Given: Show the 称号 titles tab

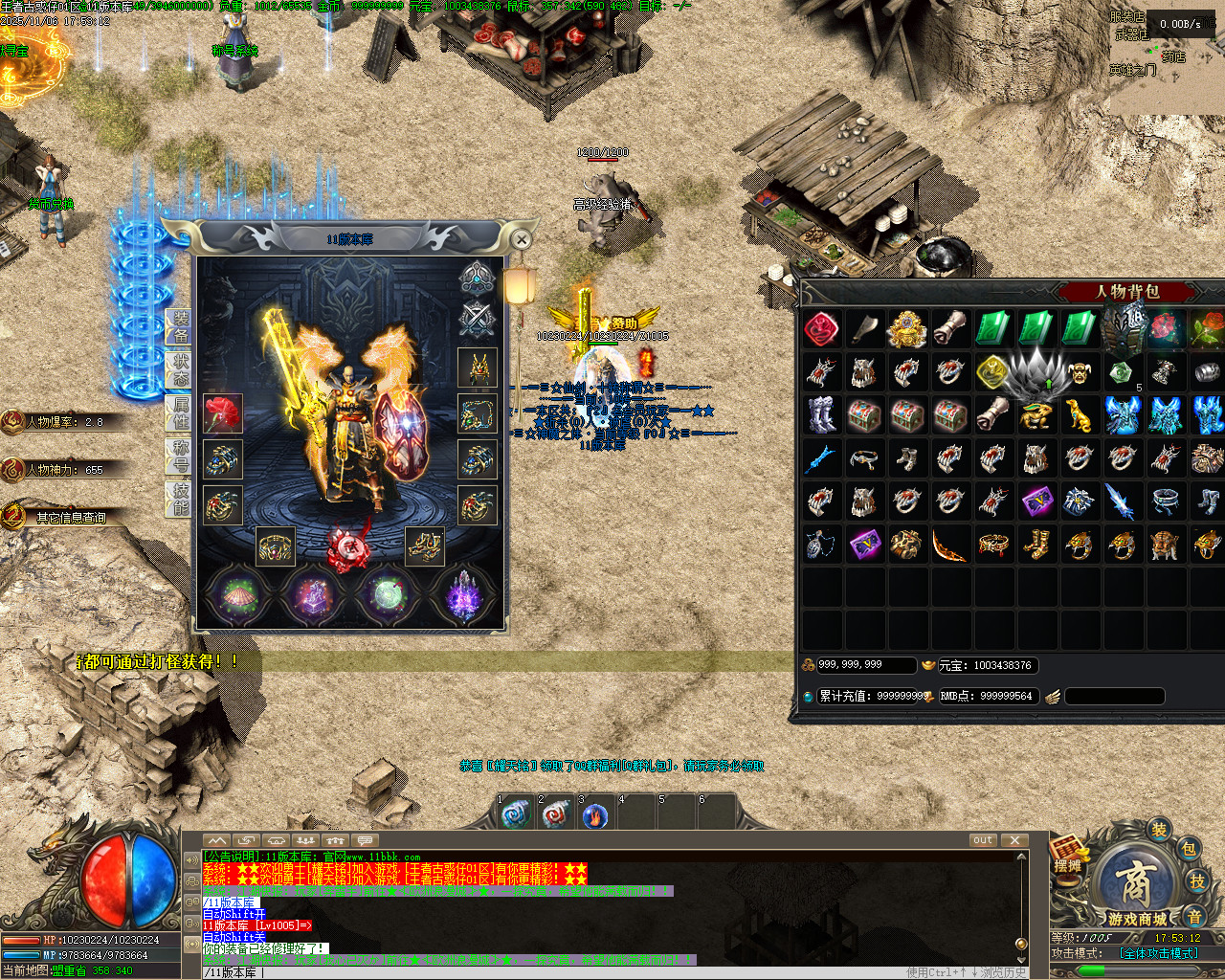Looking at the screenshot, I should coord(180,456).
